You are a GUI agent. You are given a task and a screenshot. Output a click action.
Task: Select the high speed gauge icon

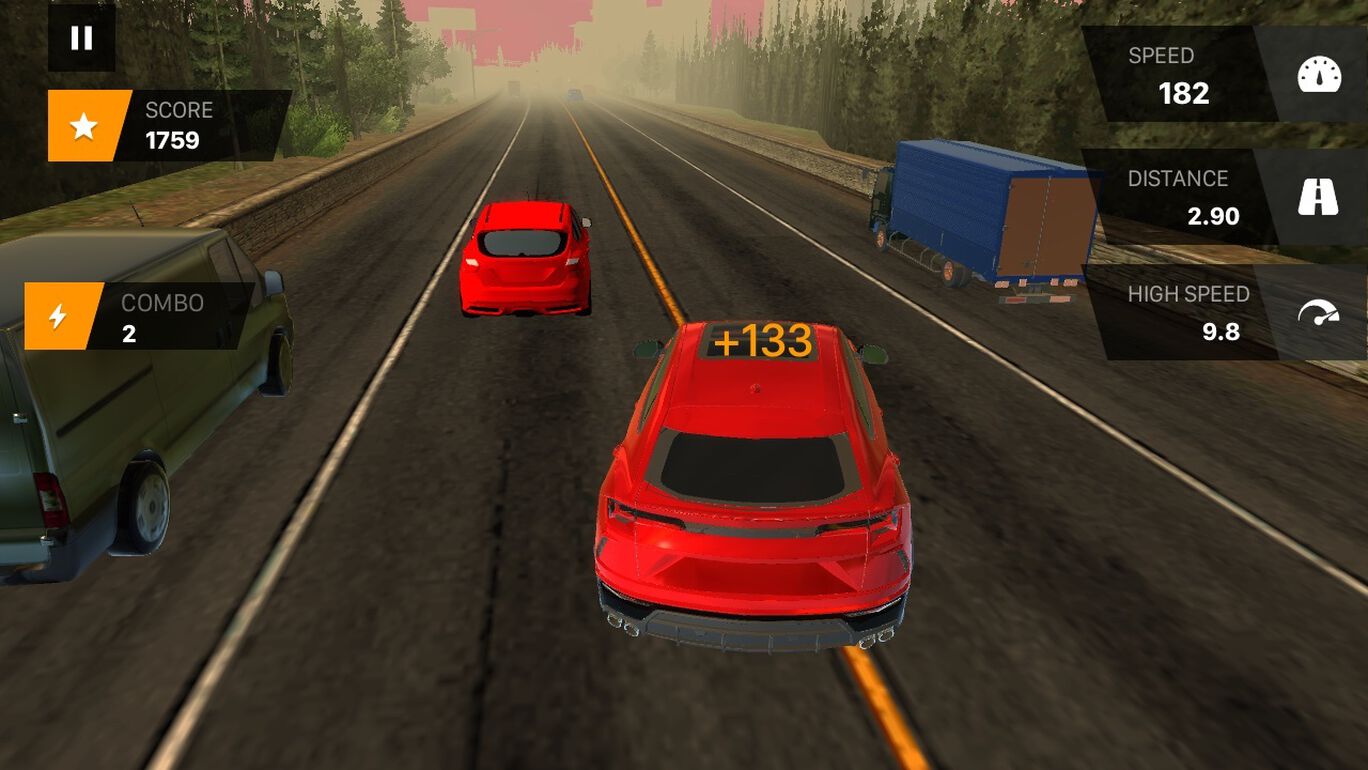coord(1322,312)
